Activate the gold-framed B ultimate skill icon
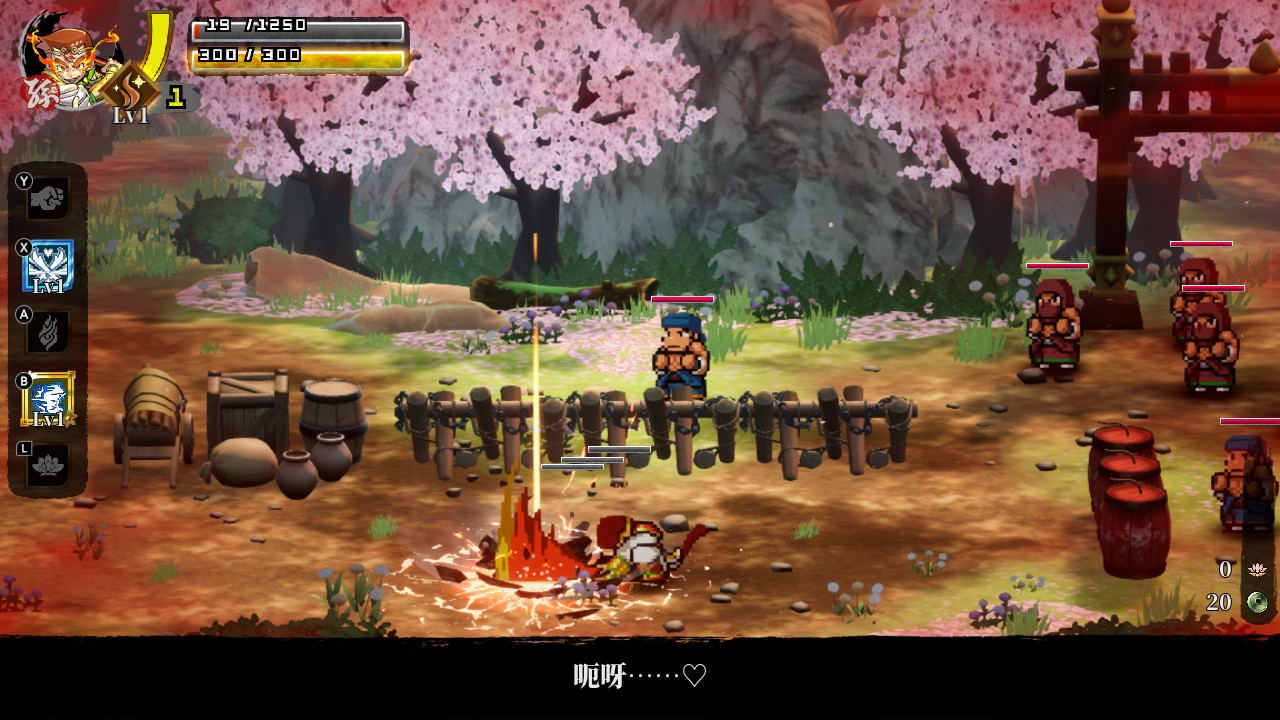1280x720 pixels. (x=47, y=398)
